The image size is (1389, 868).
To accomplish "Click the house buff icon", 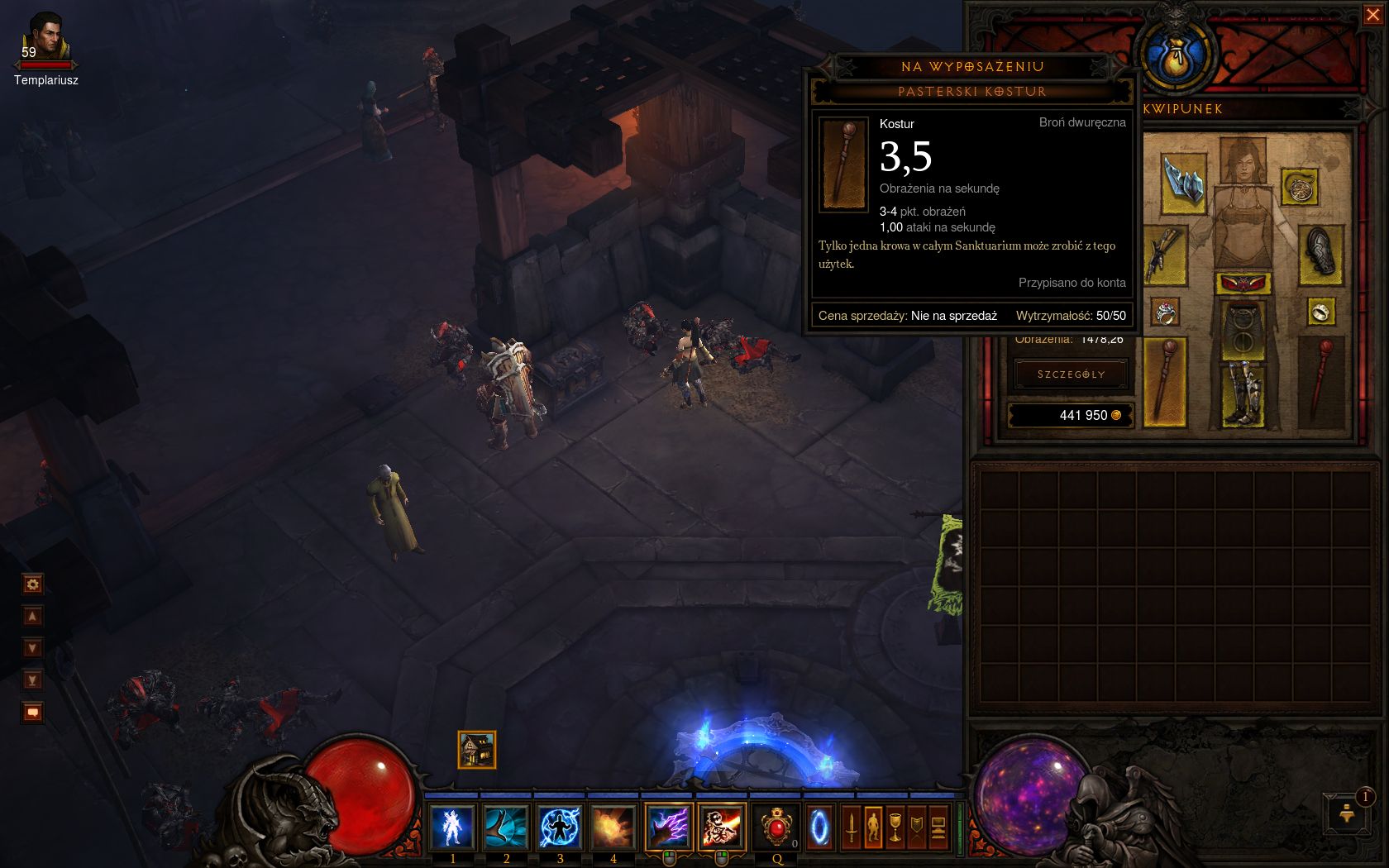I will click(x=477, y=750).
